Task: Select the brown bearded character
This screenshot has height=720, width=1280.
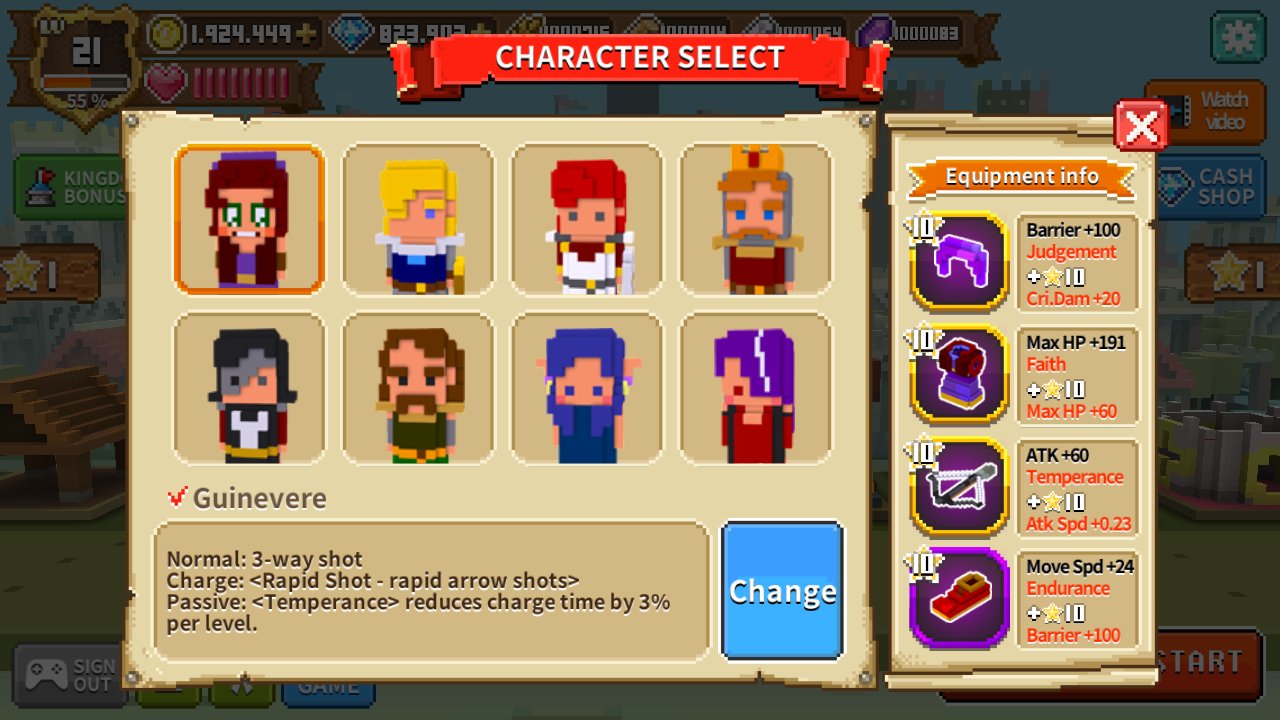Action: pos(418,388)
